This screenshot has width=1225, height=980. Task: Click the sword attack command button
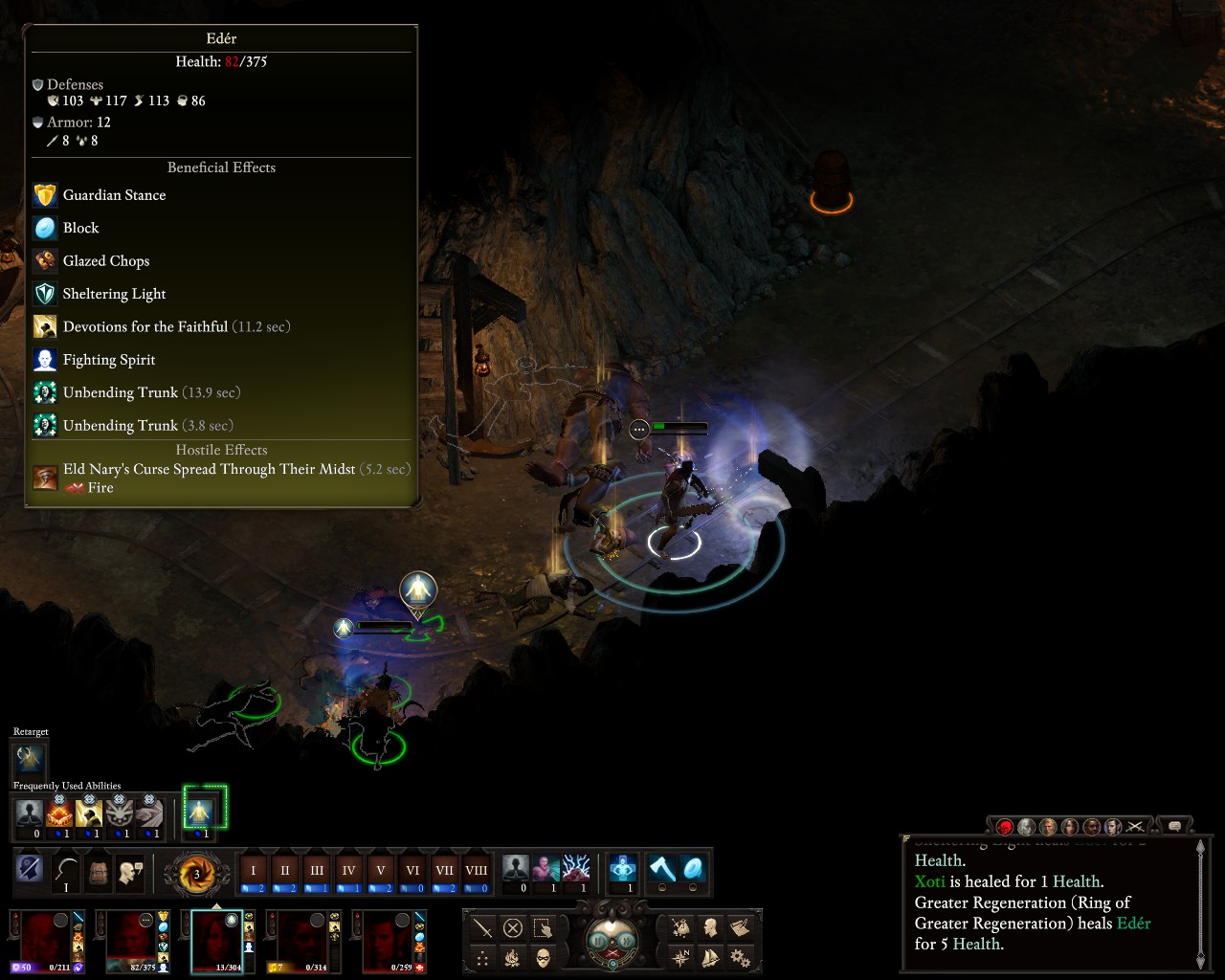coord(482,928)
